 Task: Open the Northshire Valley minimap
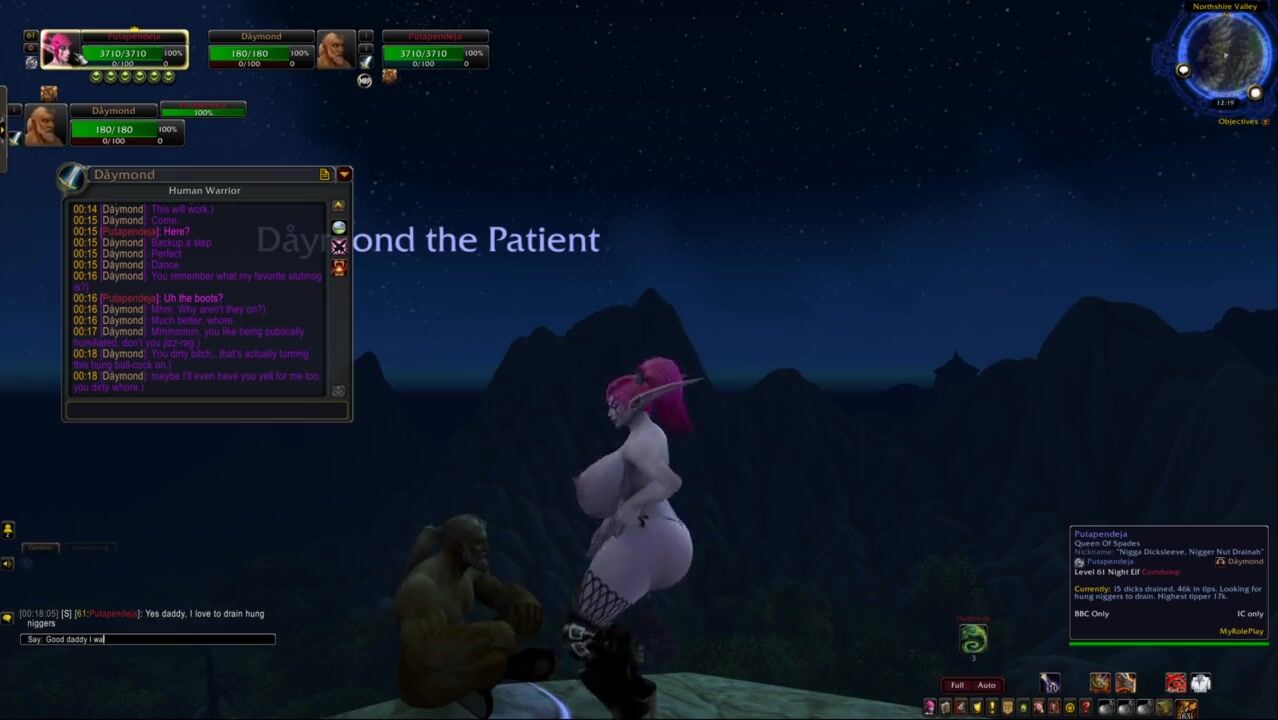click(1223, 53)
